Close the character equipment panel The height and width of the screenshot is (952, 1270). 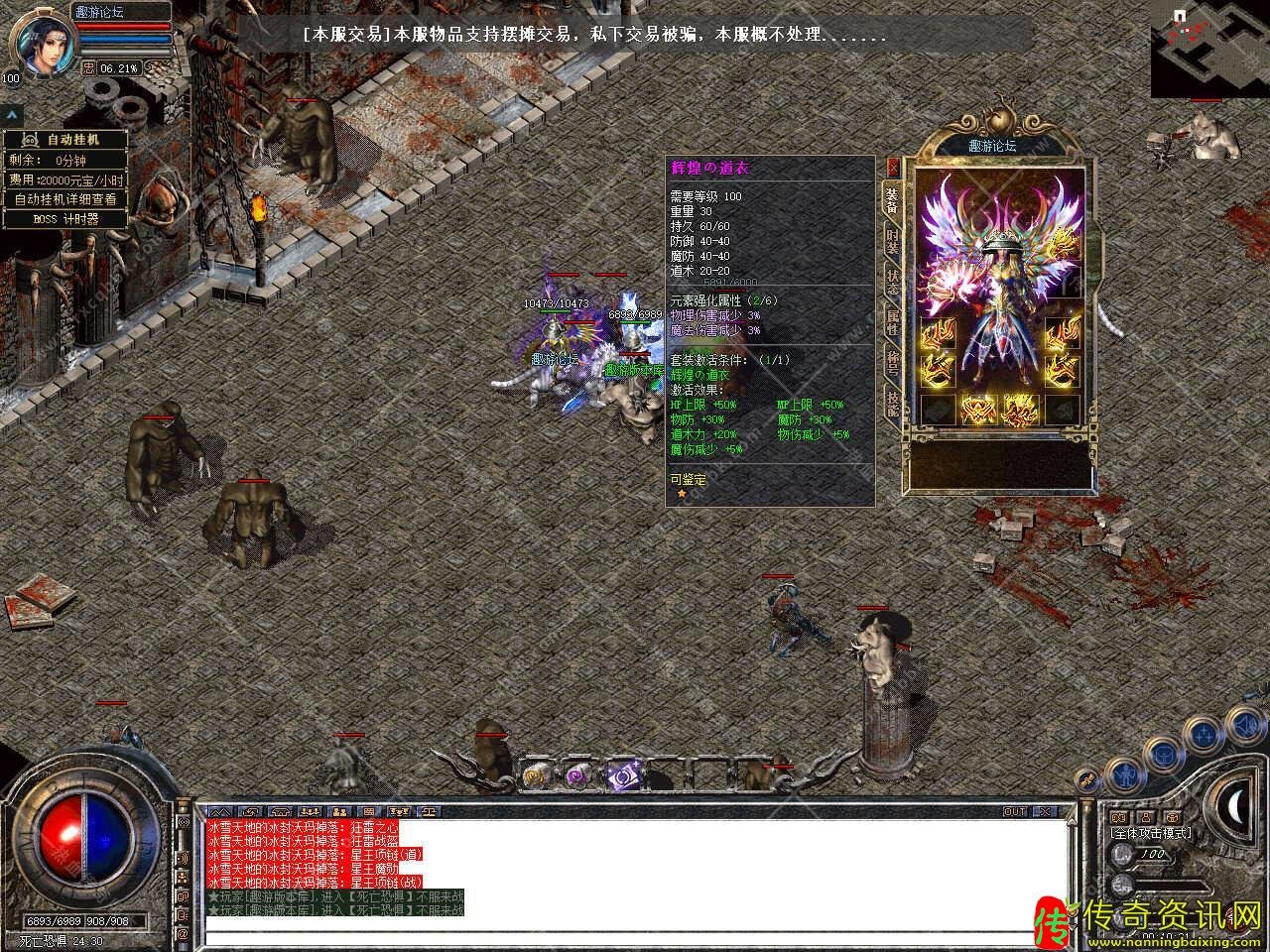click(892, 167)
